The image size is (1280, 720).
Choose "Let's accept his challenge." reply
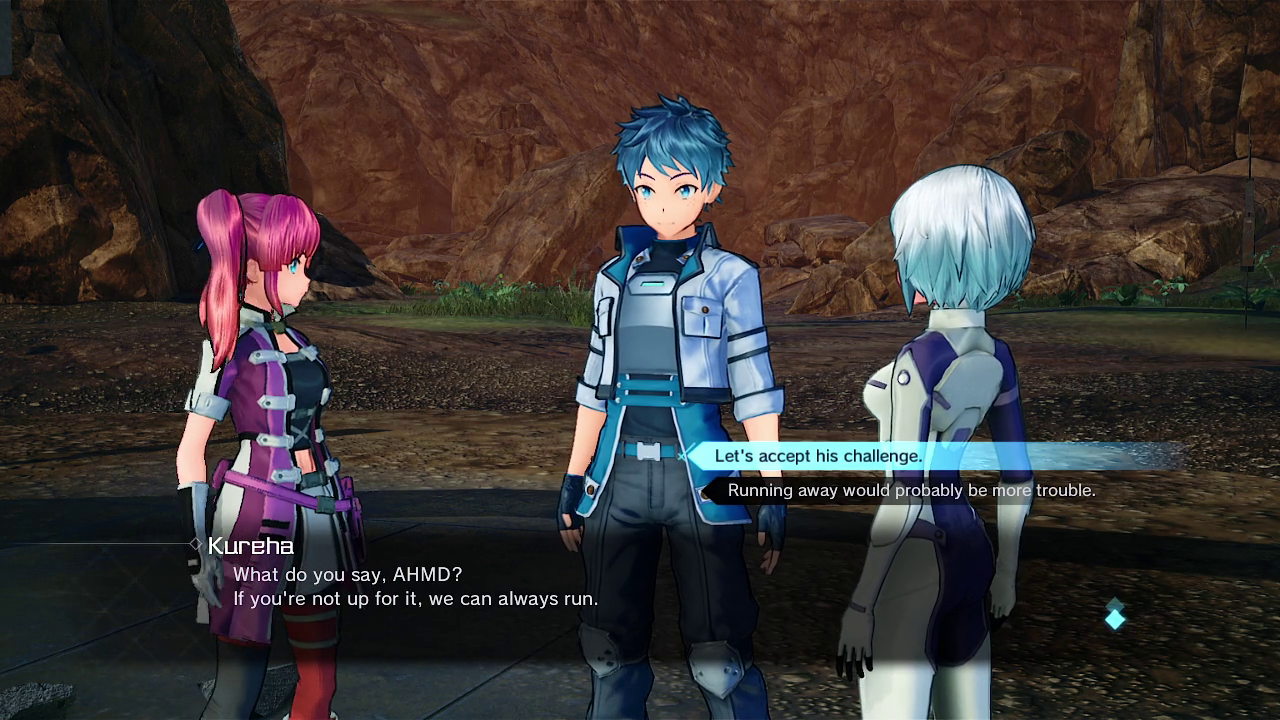pyautogui.click(x=818, y=456)
